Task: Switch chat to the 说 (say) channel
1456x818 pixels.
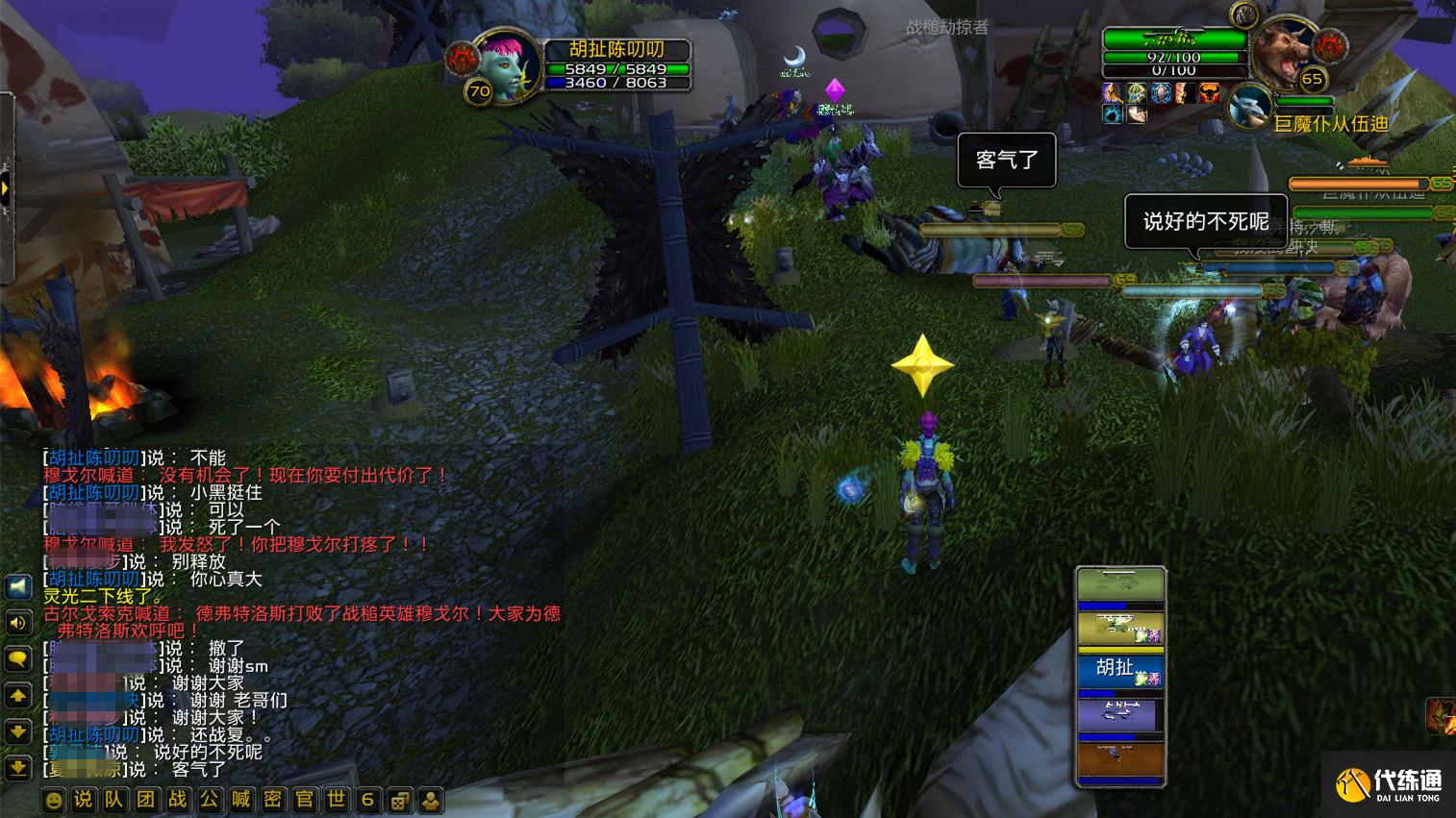Action: [84, 800]
